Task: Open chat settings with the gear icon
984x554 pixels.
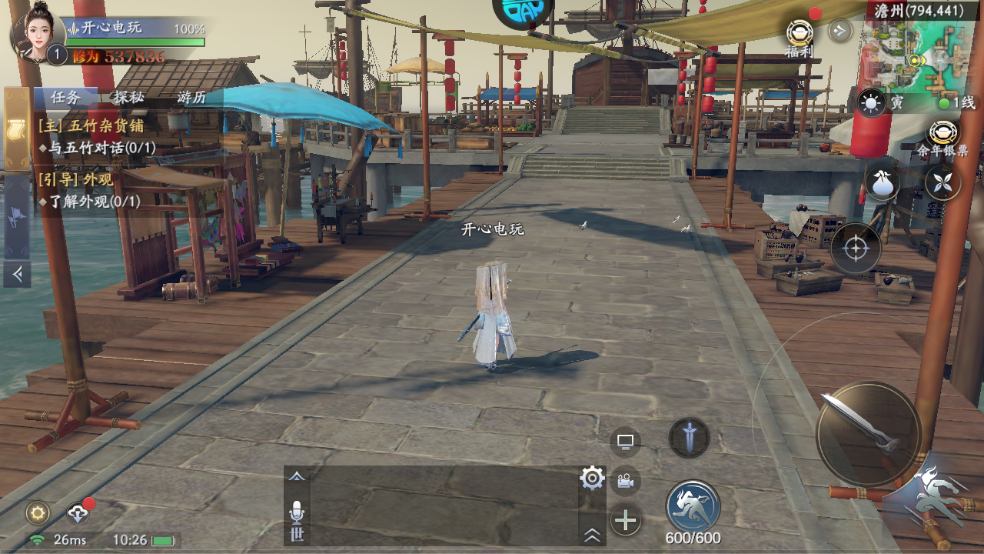Action: (x=592, y=478)
